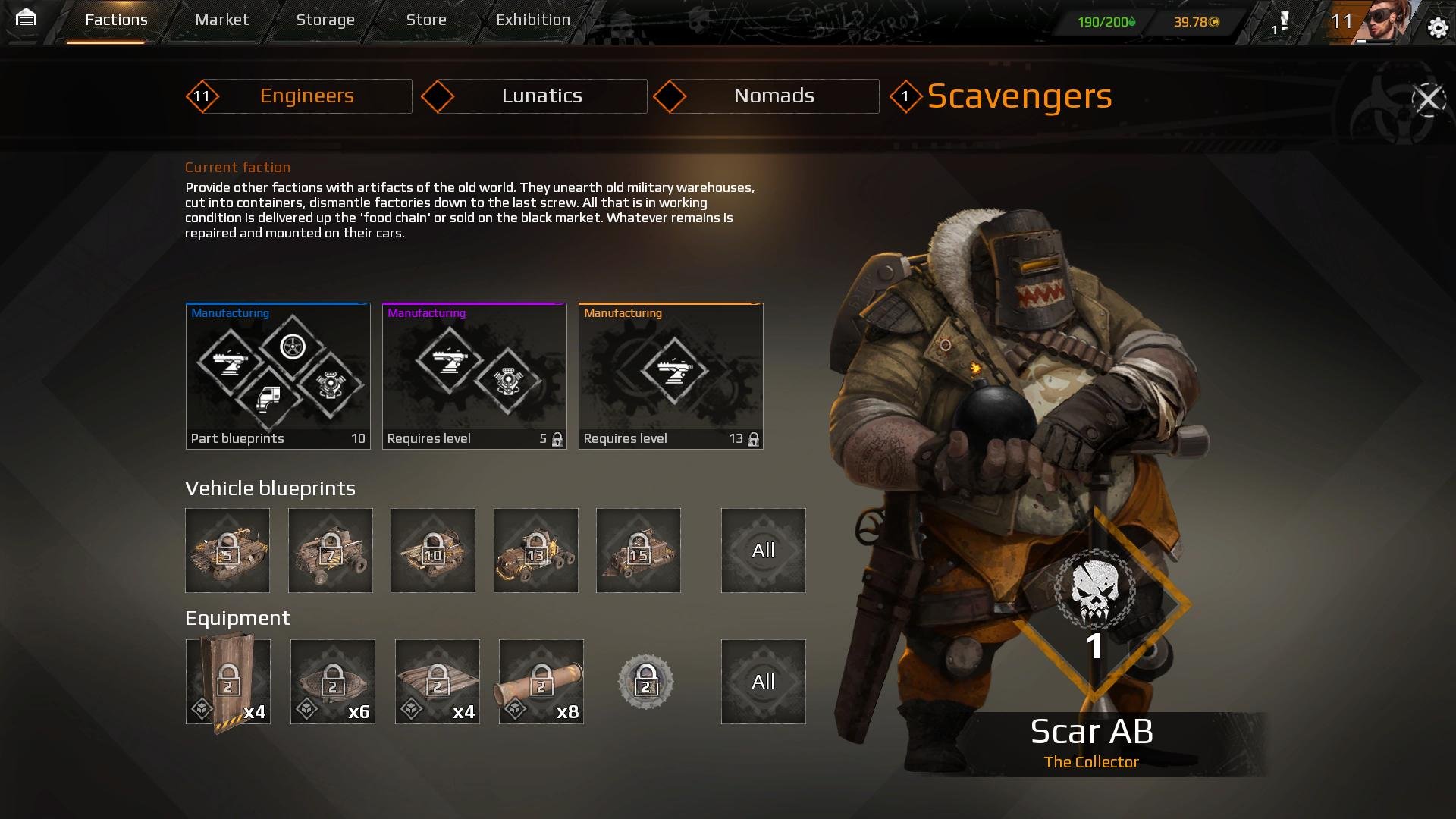This screenshot has width=1456, height=819.
Task: Select the locked x4 tall panel equipment
Action: click(x=227, y=682)
